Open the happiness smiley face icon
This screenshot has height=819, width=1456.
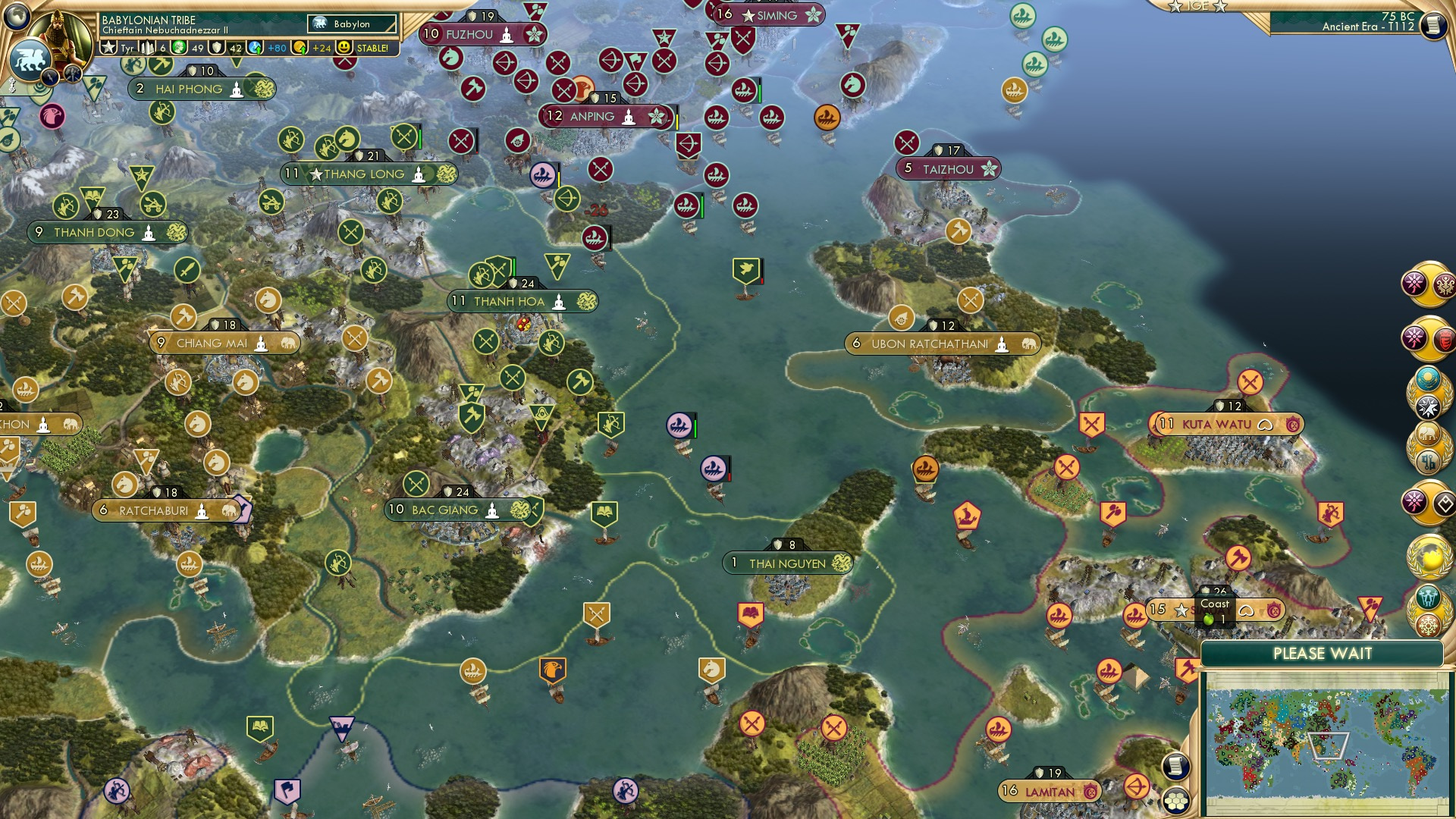click(346, 48)
